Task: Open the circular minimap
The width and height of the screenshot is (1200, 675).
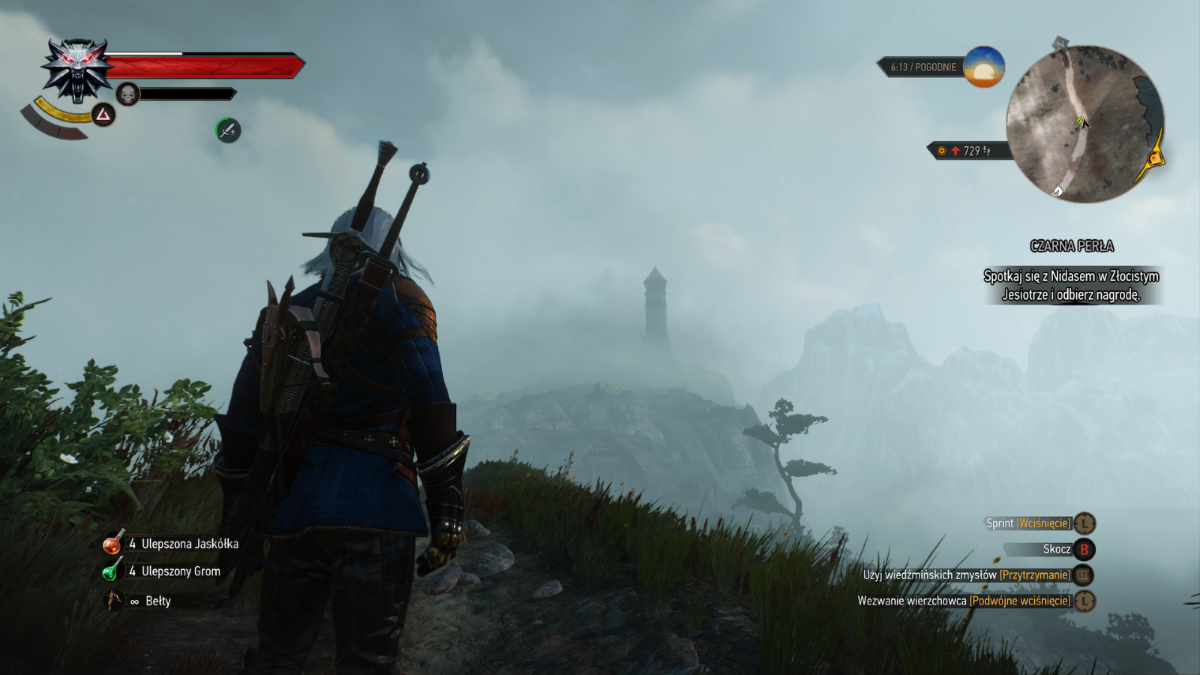Action: (1084, 124)
